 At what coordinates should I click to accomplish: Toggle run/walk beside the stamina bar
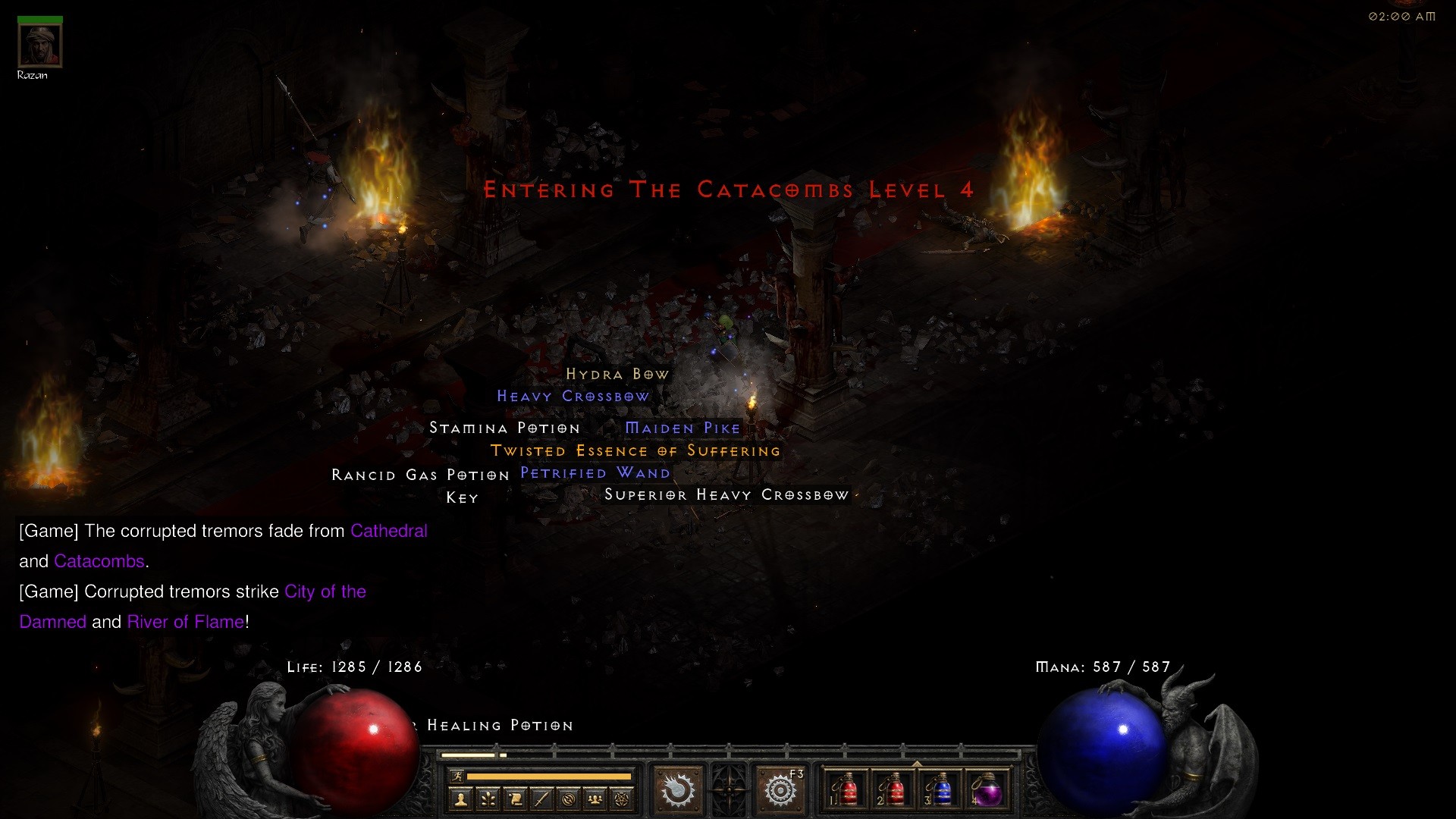(458, 777)
